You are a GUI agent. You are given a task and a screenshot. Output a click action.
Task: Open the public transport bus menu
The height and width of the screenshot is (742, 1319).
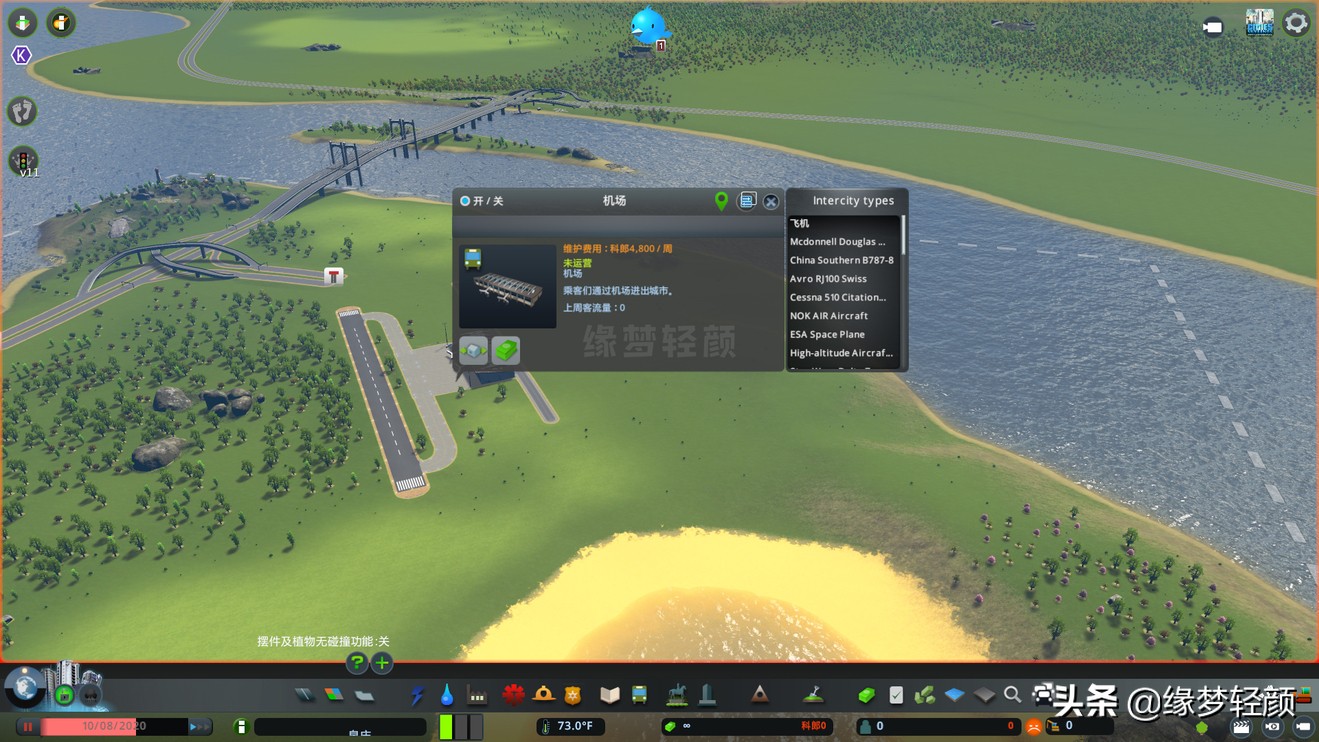pyautogui.click(x=639, y=695)
